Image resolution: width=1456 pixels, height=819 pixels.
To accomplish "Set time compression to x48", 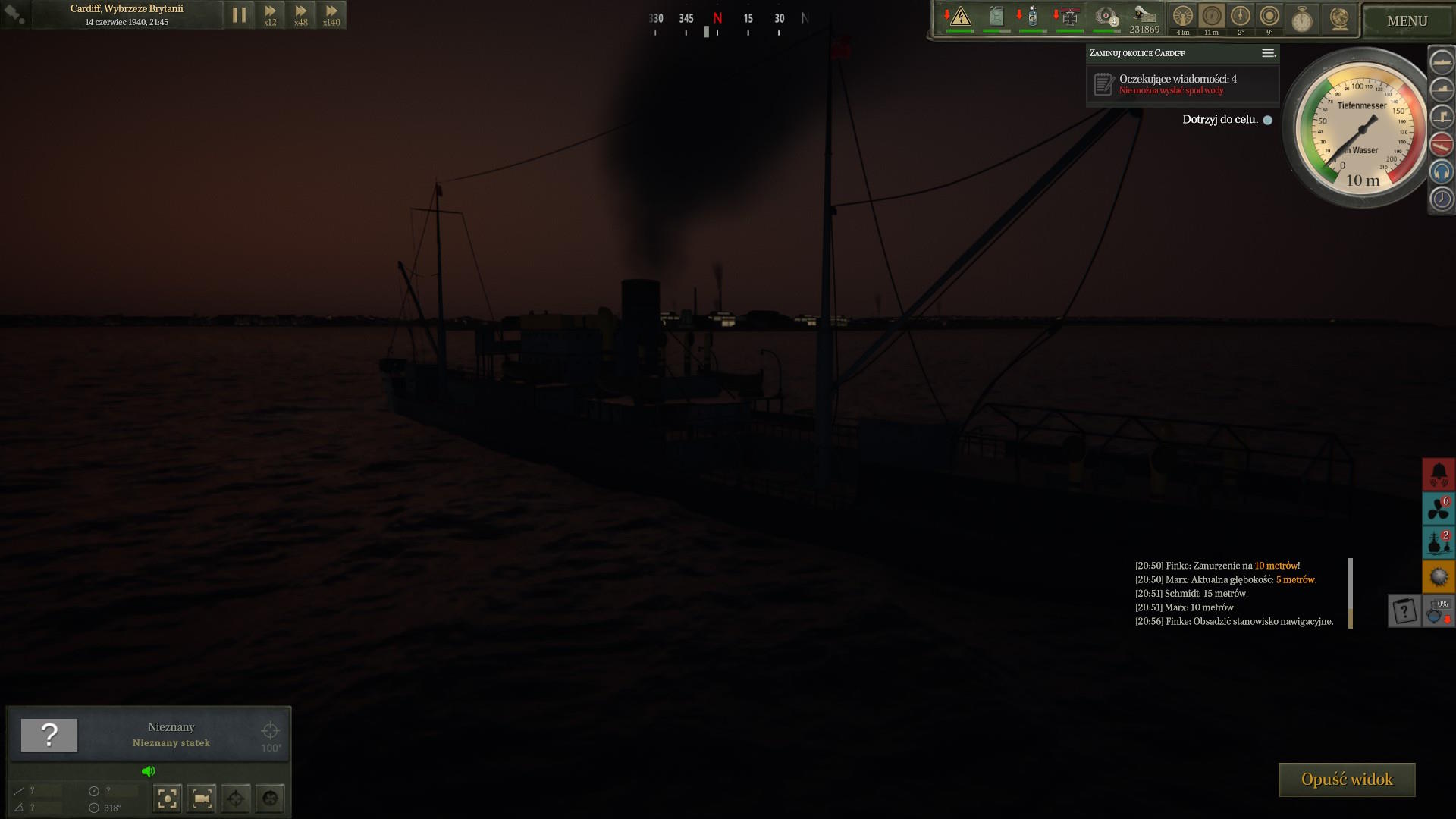I will pyautogui.click(x=301, y=15).
